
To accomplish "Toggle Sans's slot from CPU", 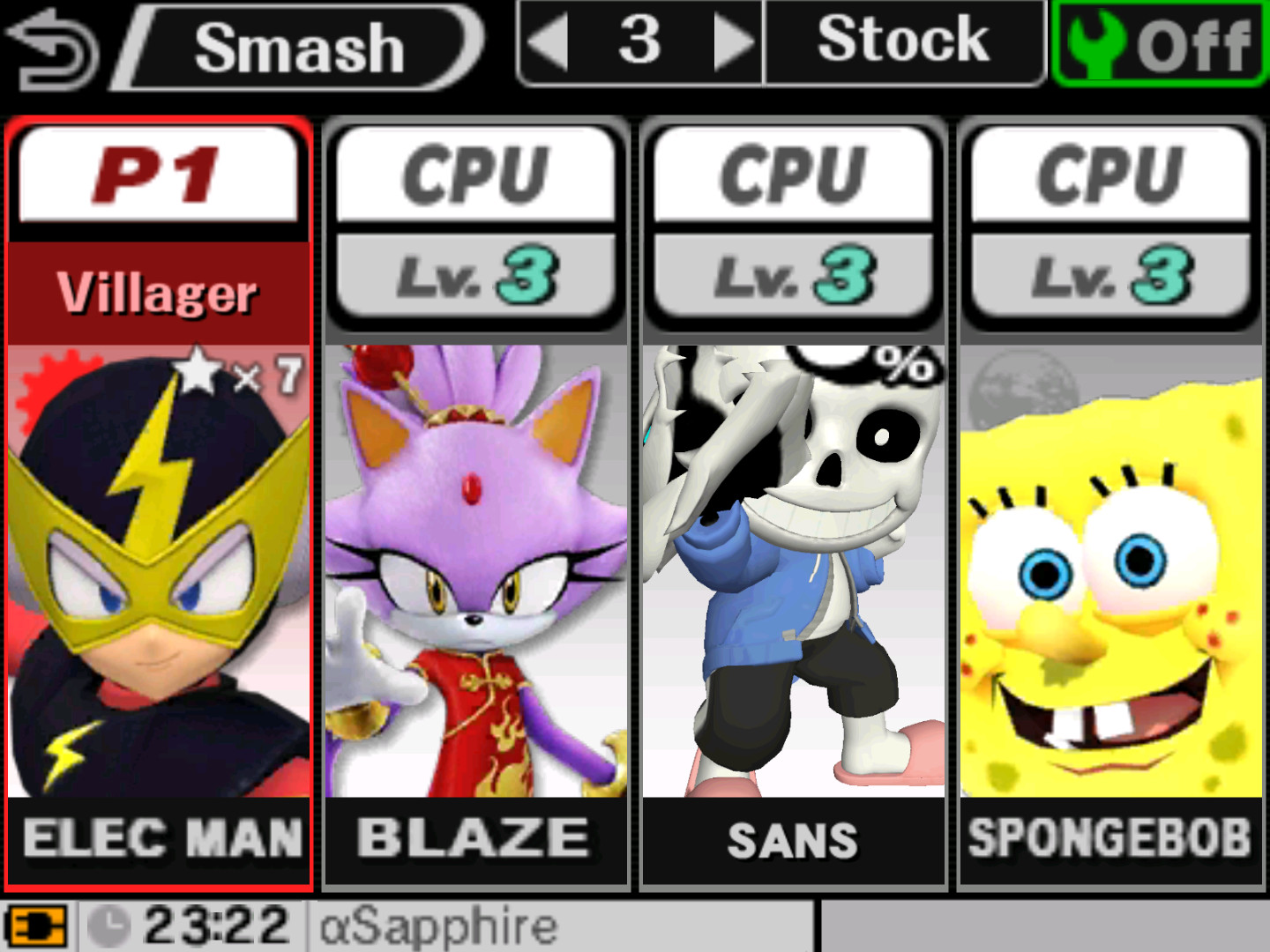I will pos(792,173).
